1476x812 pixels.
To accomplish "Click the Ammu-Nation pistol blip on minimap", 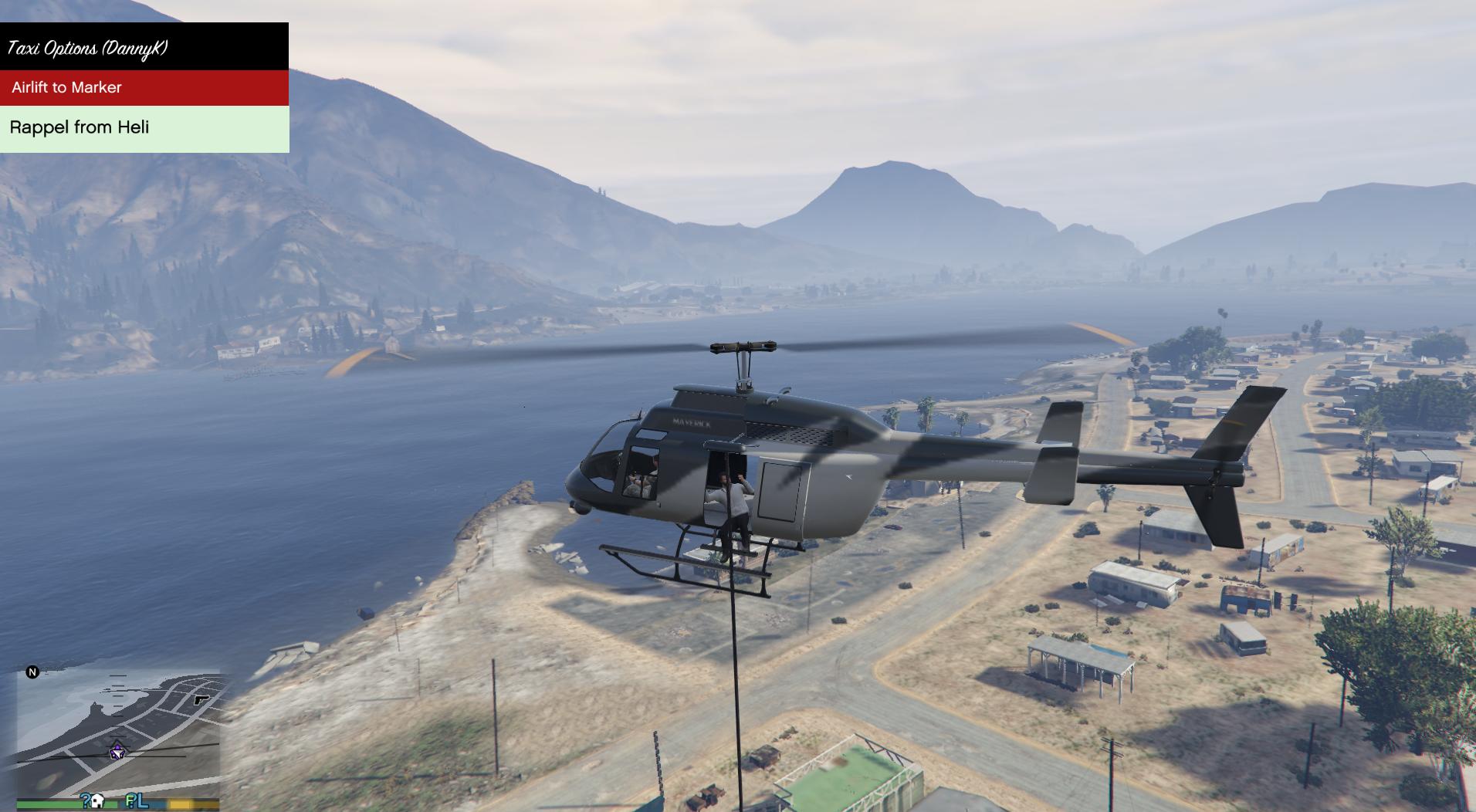I will pyautogui.click(x=201, y=700).
